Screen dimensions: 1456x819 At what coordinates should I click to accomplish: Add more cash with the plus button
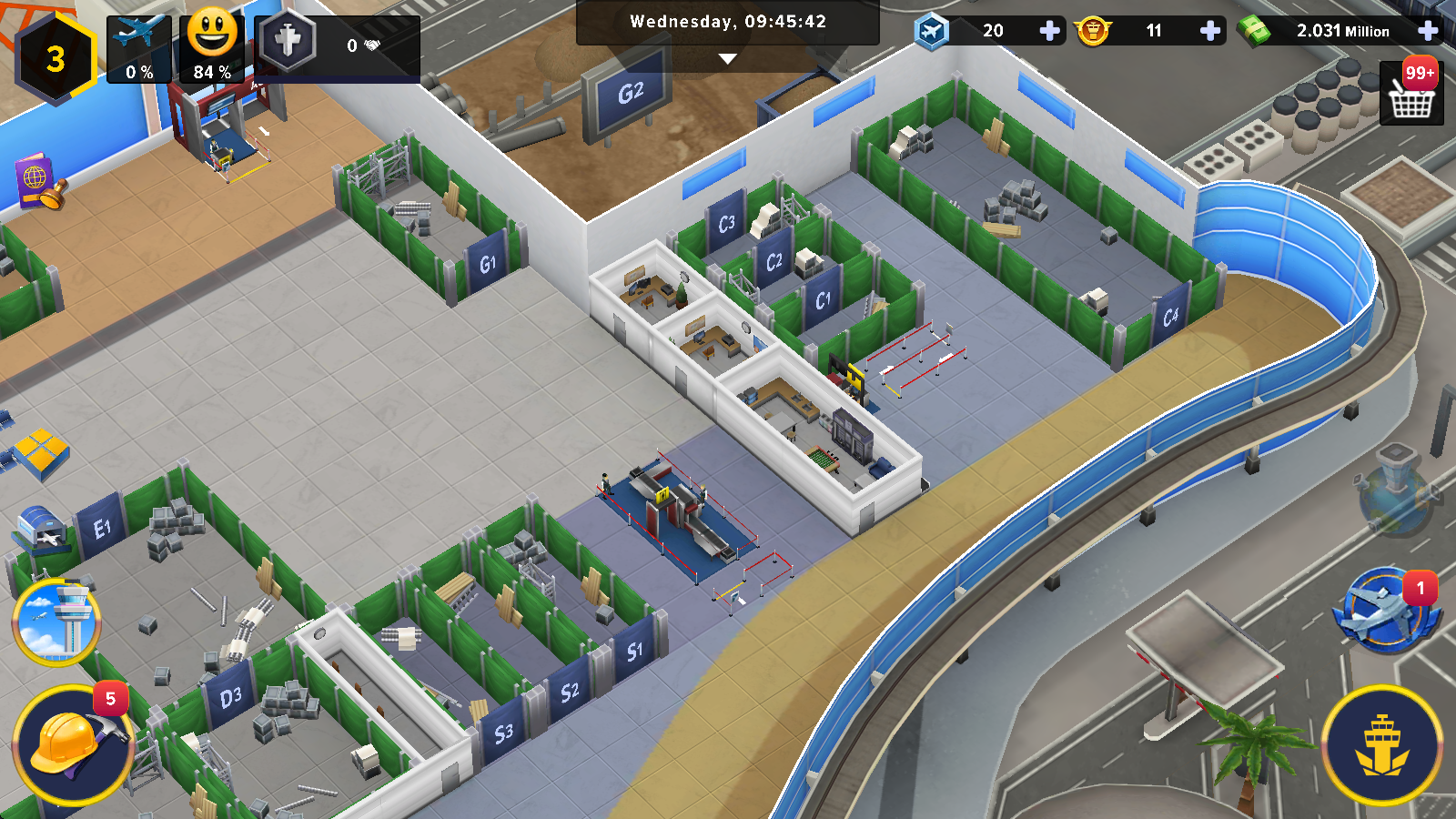[1428, 31]
